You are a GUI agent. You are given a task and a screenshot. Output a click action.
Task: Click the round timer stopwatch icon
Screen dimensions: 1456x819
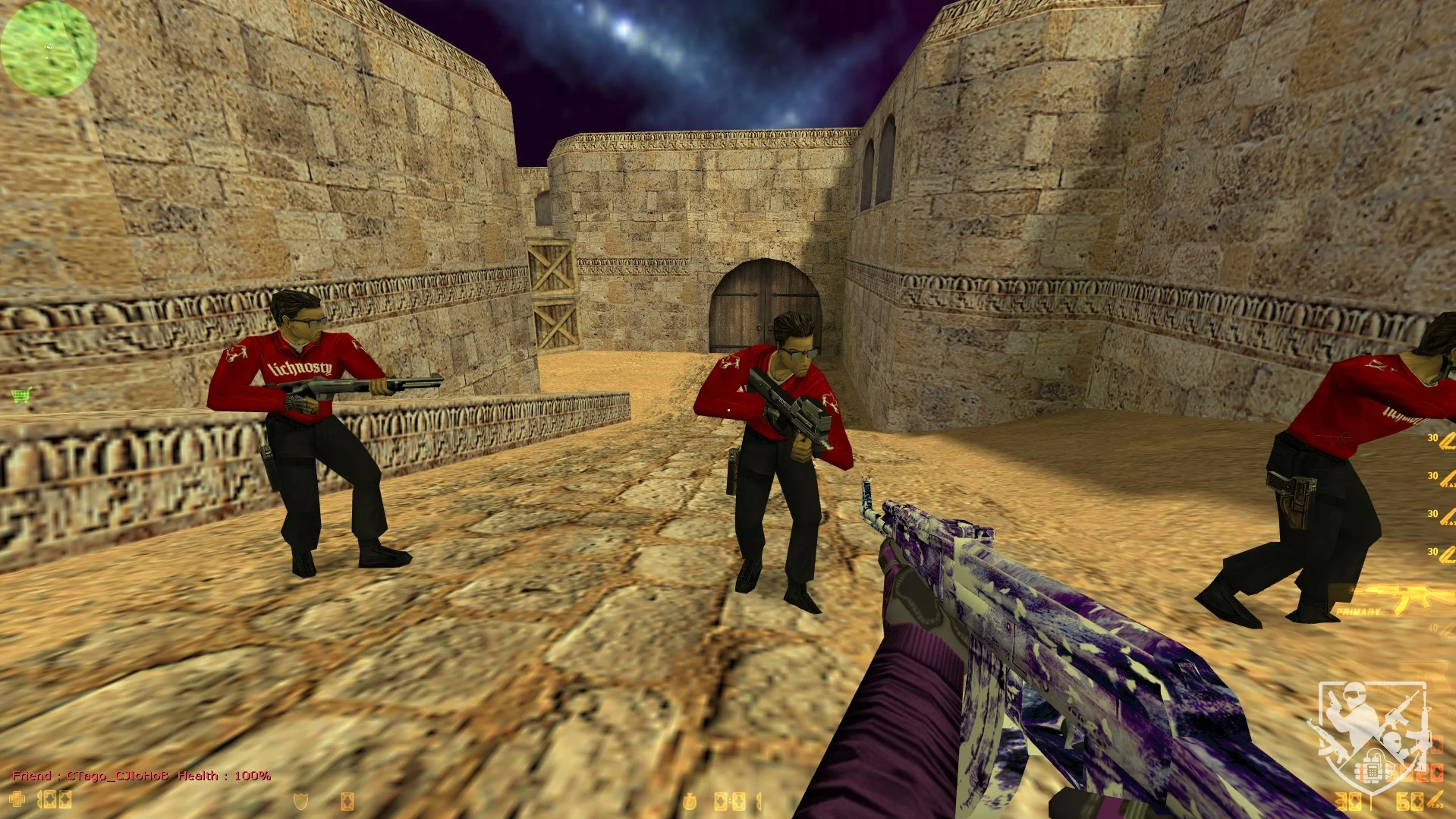point(690,802)
